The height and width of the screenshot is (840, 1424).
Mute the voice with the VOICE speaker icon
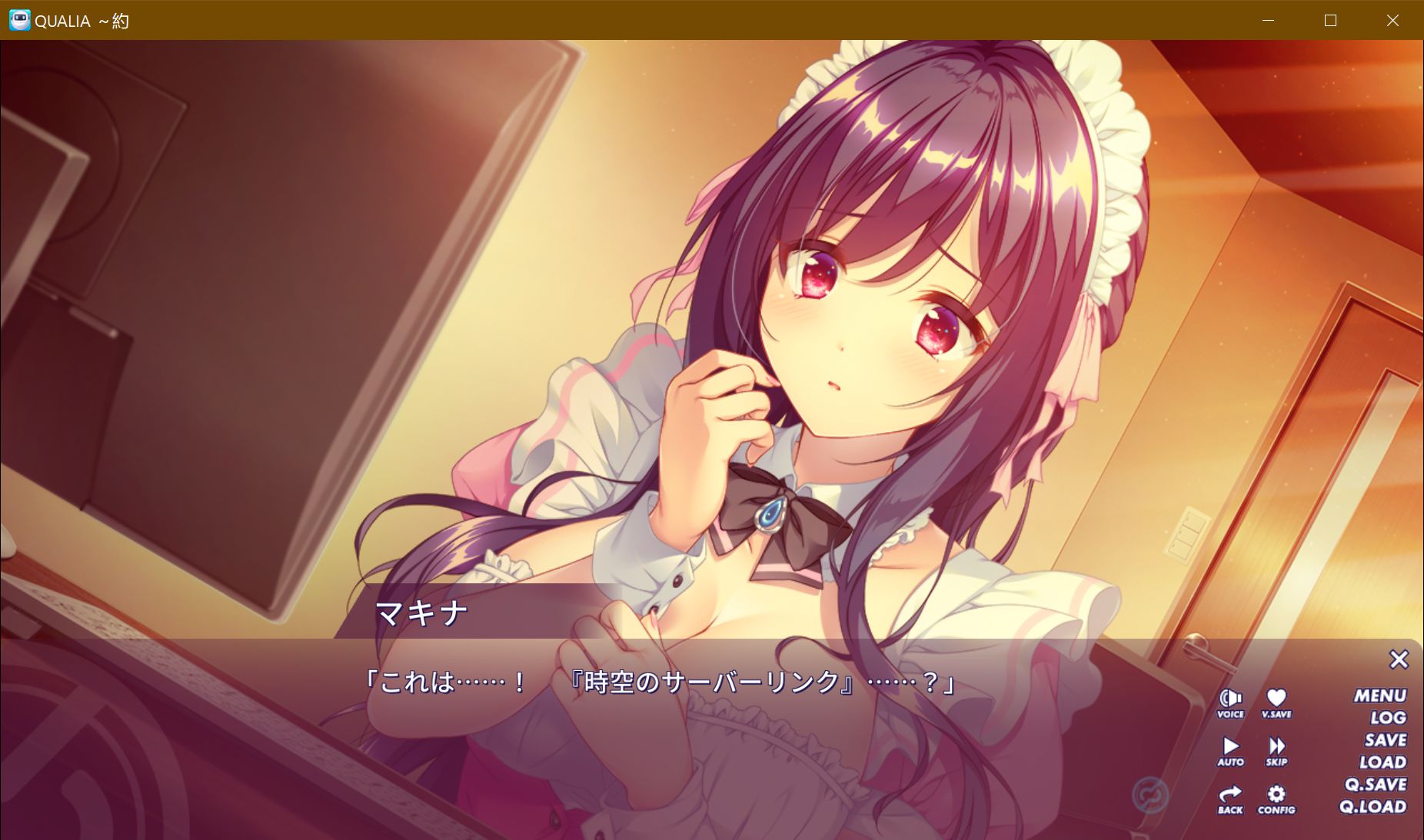point(1229,701)
